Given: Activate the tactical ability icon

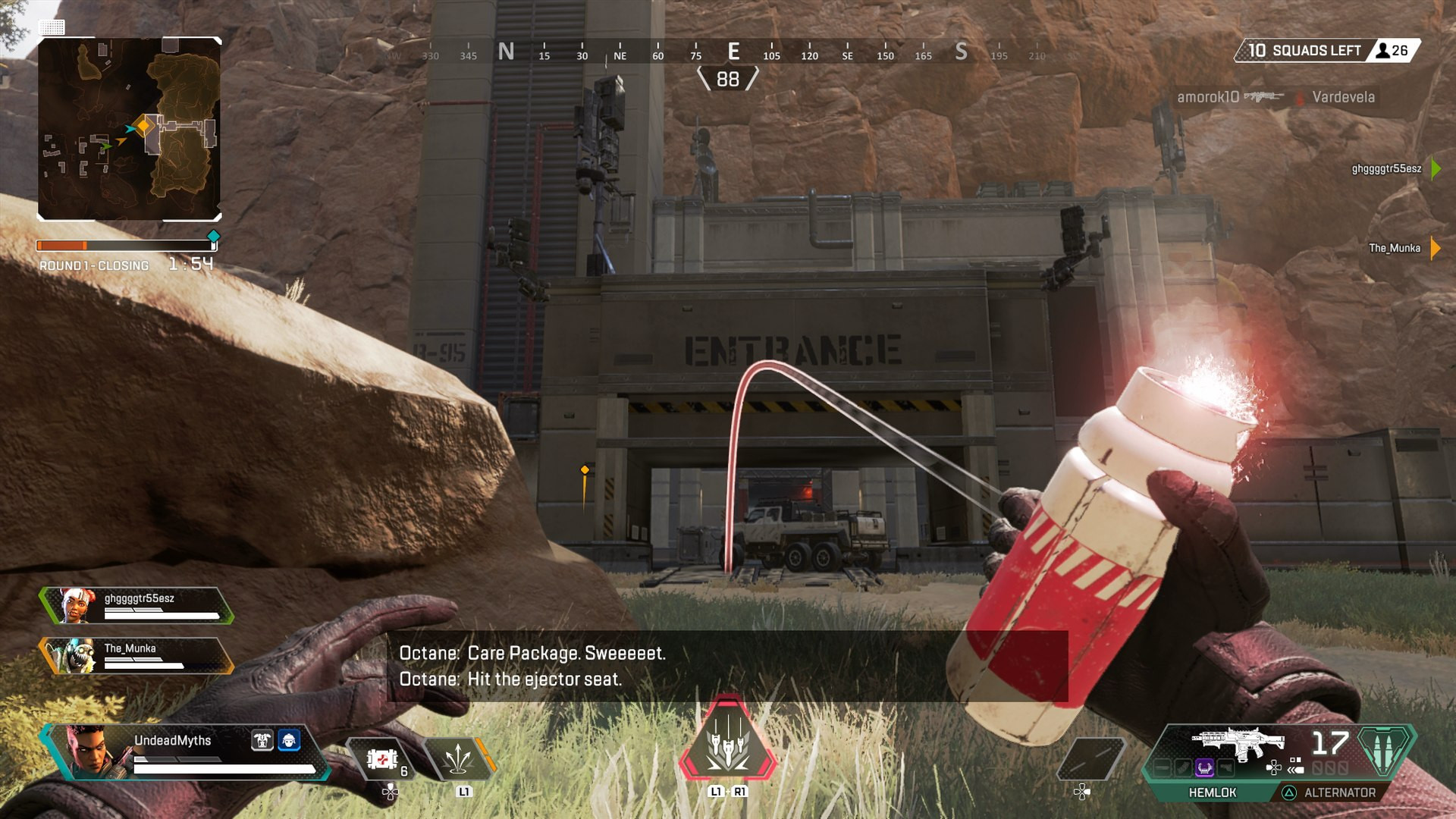Looking at the screenshot, I should 458,759.
